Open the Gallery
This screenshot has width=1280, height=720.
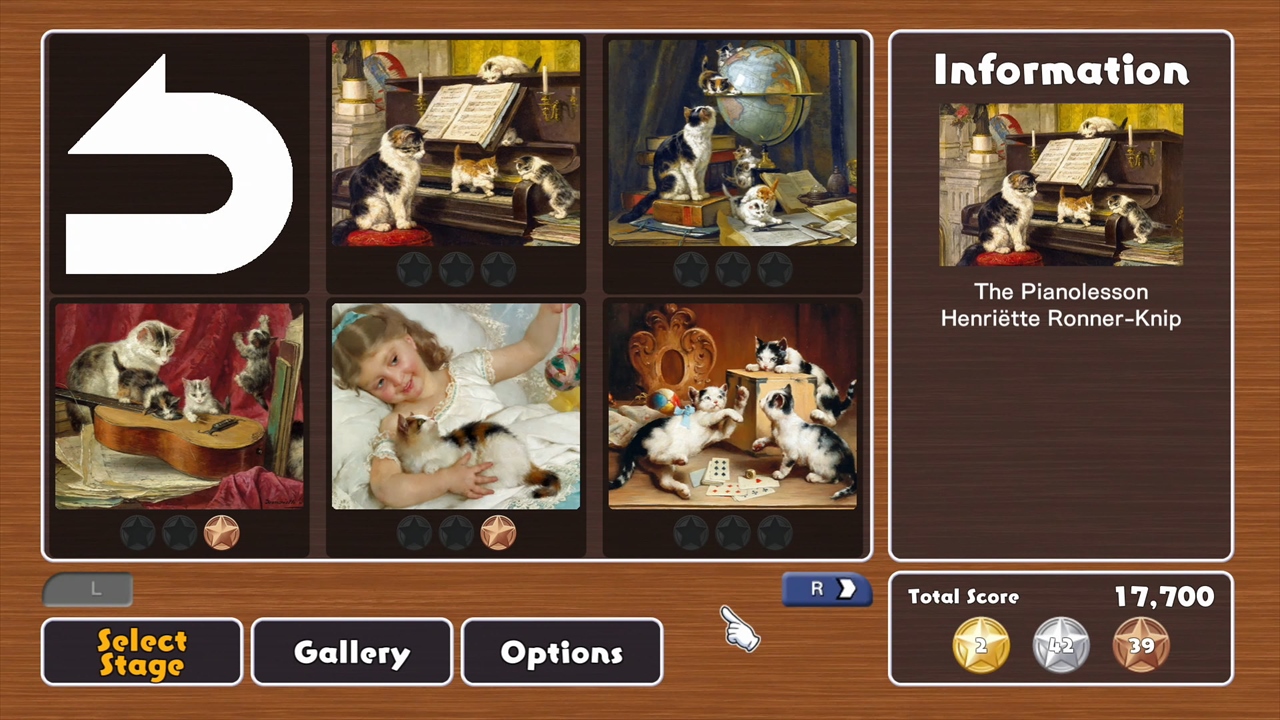click(351, 652)
